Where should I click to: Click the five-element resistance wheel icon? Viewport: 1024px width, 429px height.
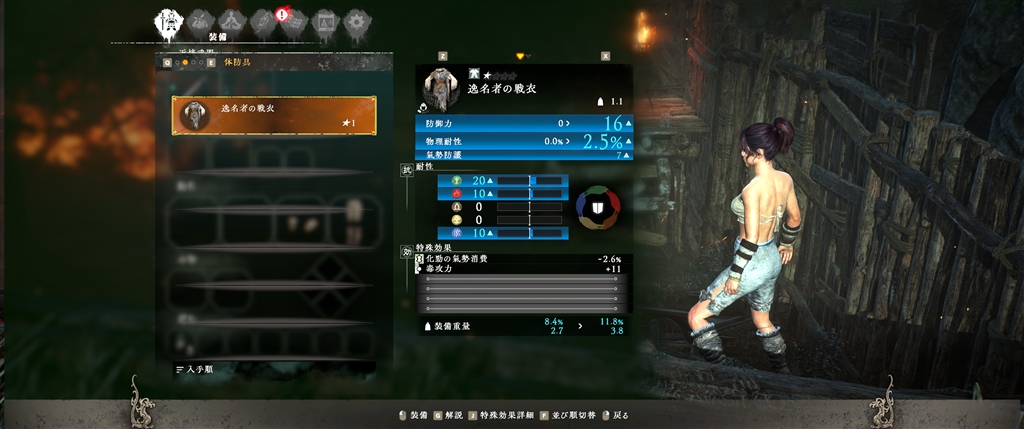click(x=597, y=206)
